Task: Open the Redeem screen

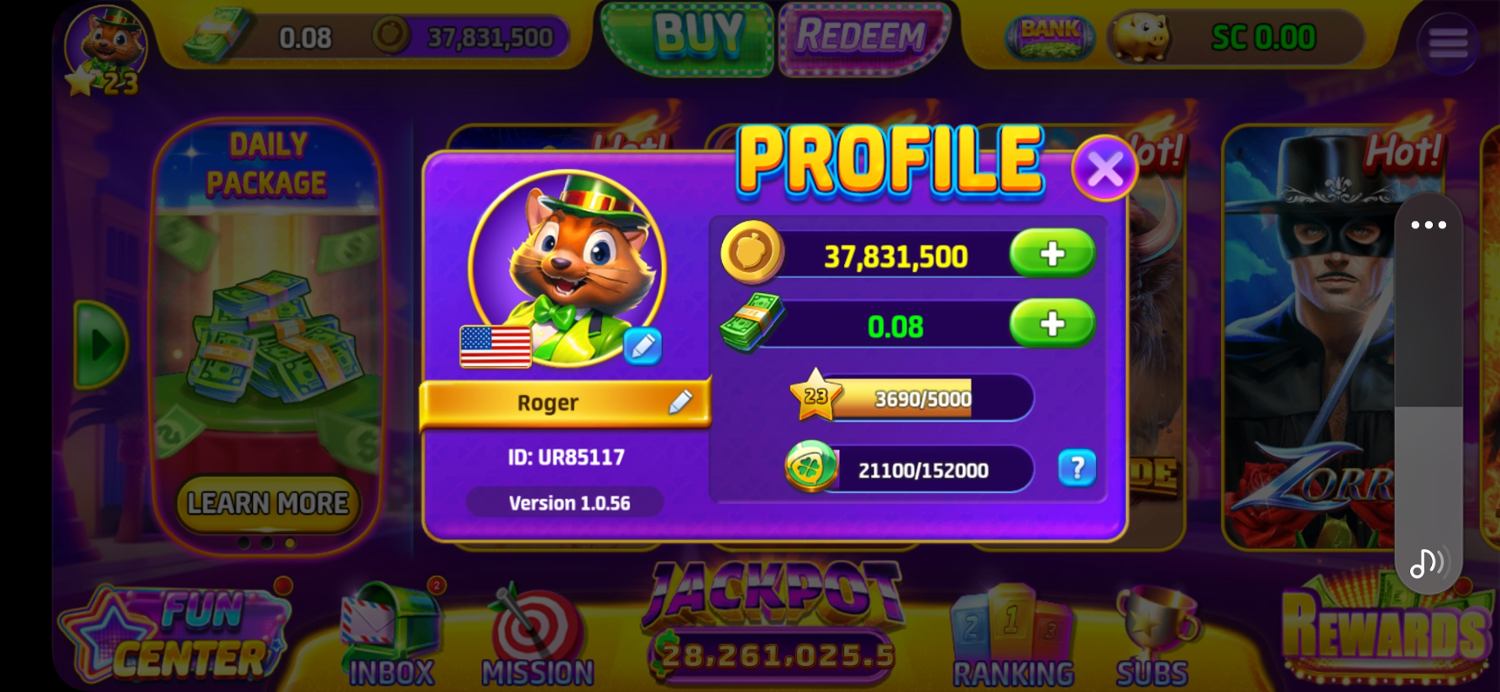Action: coord(862,37)
